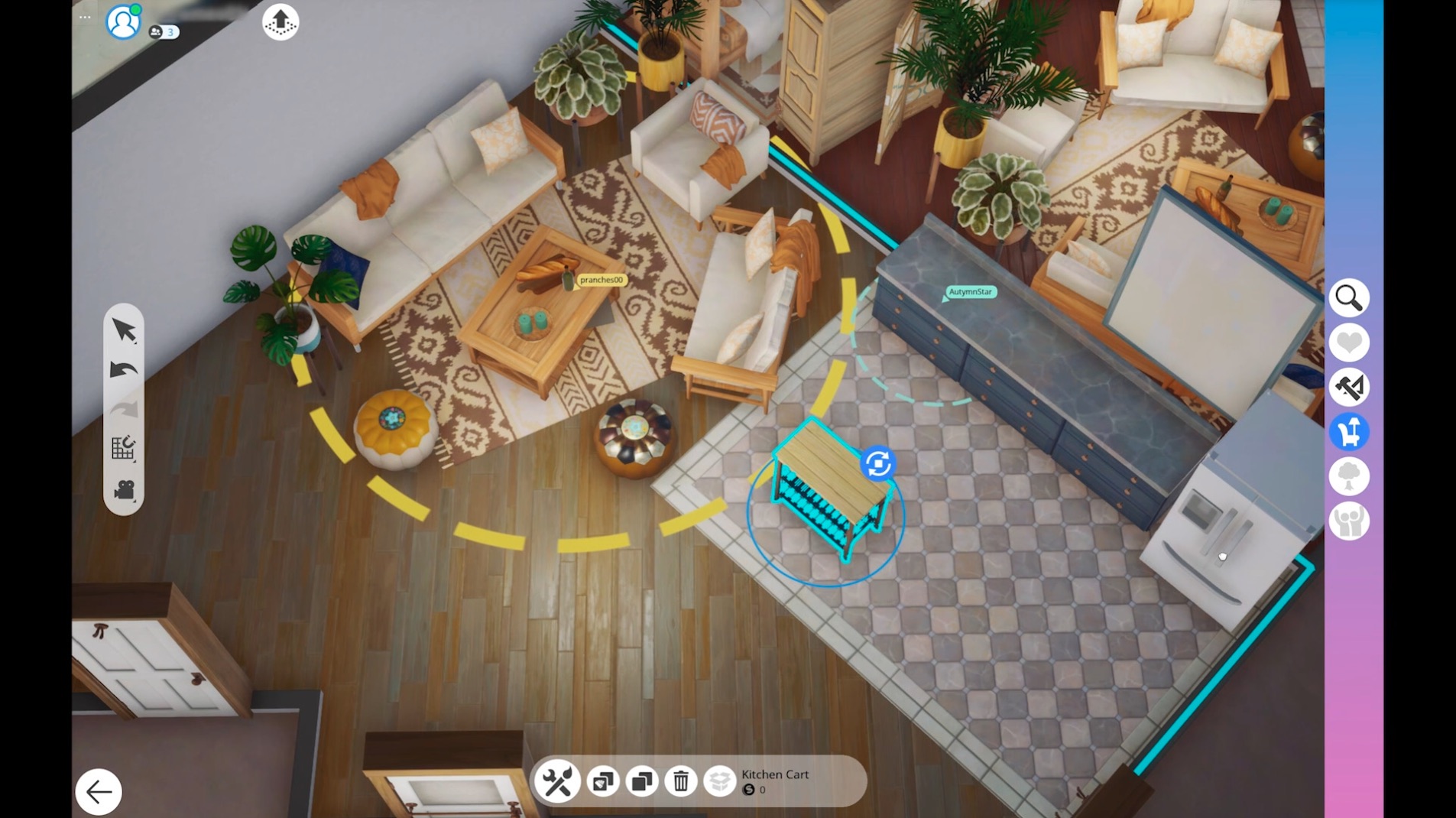
Task: Select the pointer cursor tool
Action: pos(124,330)
